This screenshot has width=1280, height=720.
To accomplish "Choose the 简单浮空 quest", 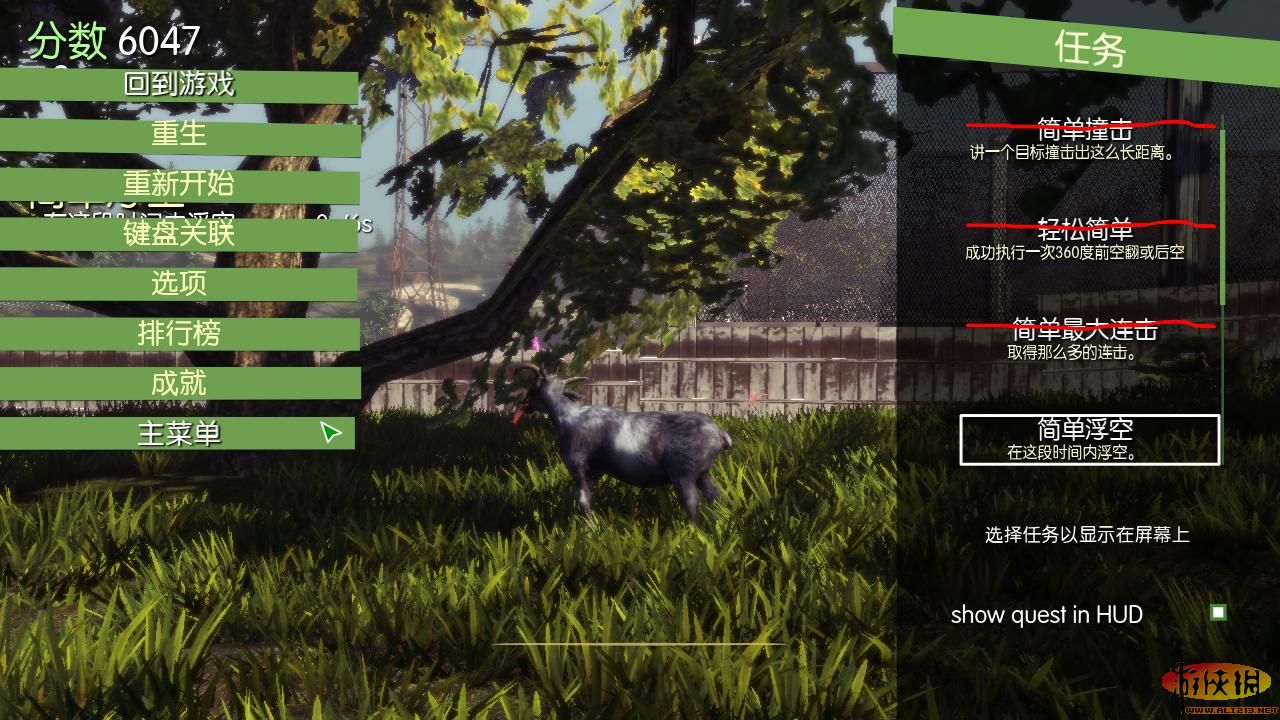I will [x=1089, y=439].
